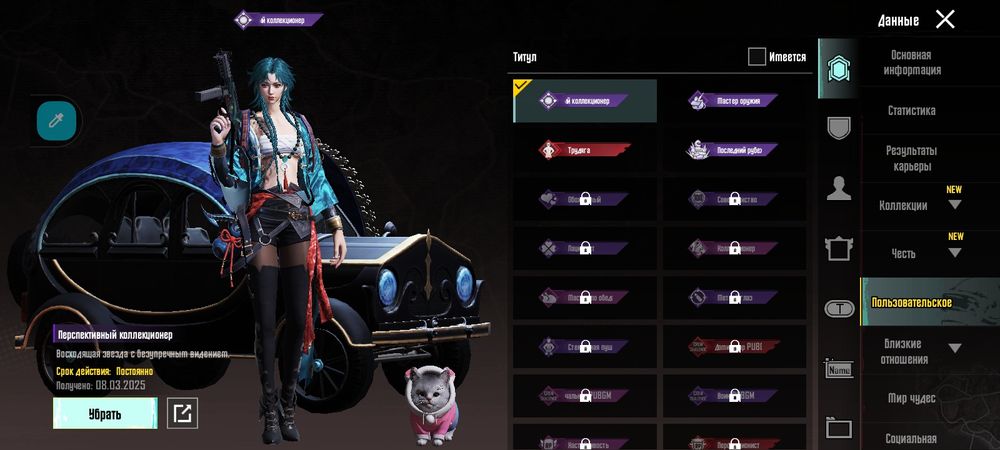Open the person silhouette icon tab
This screenshot has height=450, width=1000.
[838, 188]
